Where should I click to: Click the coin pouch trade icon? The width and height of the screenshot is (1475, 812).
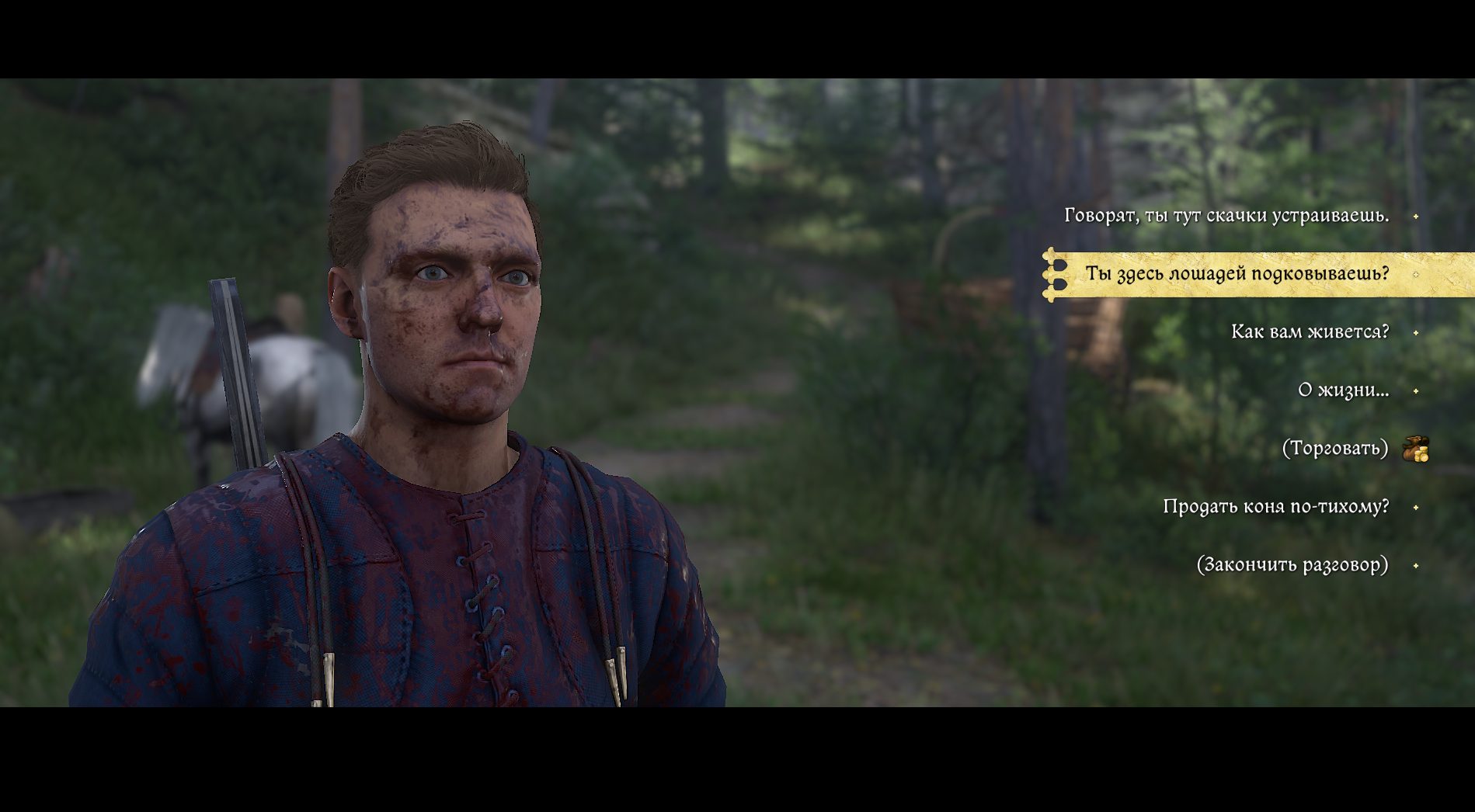pos(1415,449)
